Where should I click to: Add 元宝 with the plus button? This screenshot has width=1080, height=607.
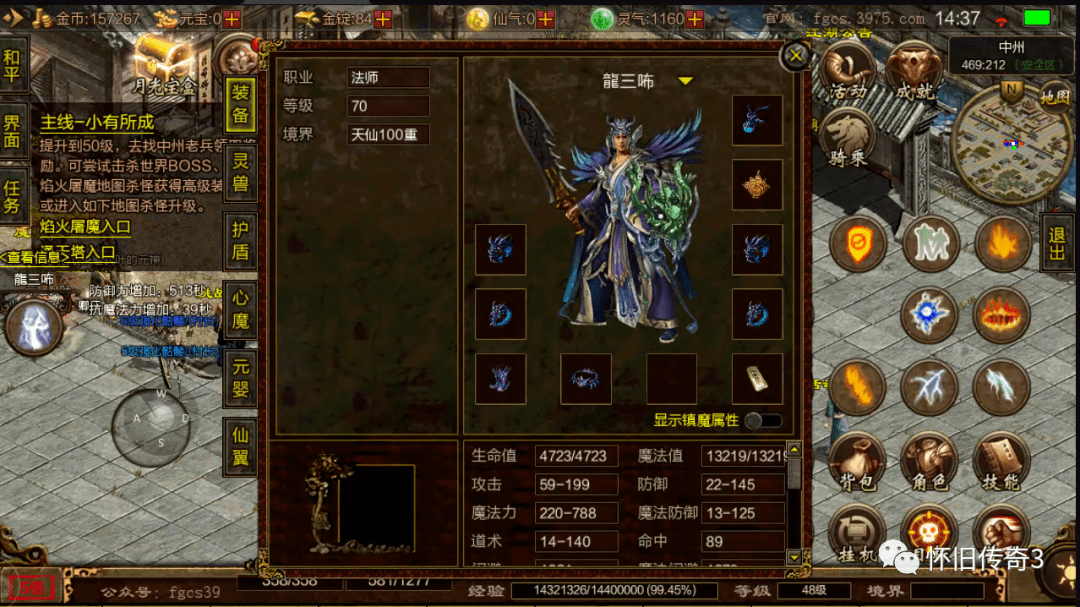tap(232, 19)
